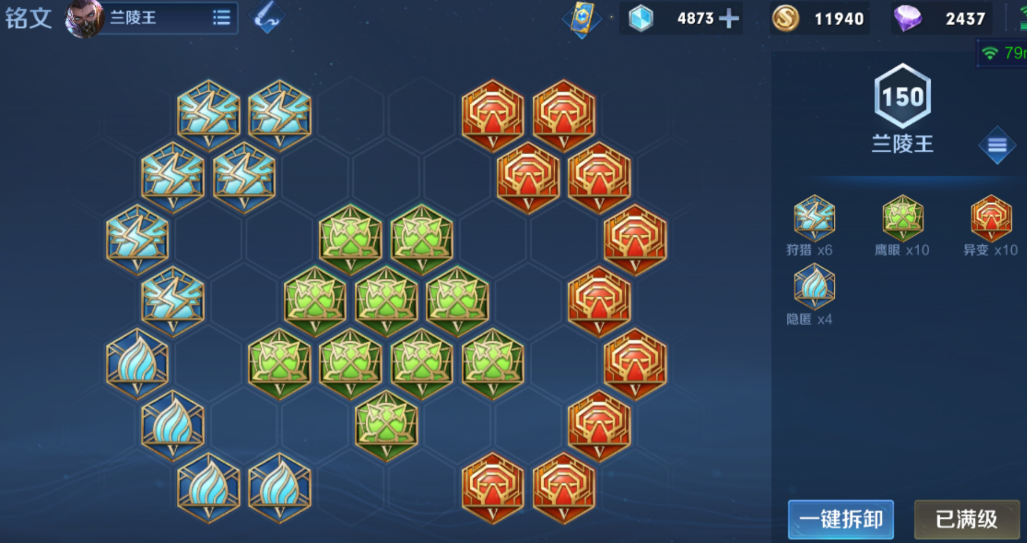The height and width of the screenshot is (543, 1027).
Task: Click the level 150 hexagon badge
Action: [902, 97]
